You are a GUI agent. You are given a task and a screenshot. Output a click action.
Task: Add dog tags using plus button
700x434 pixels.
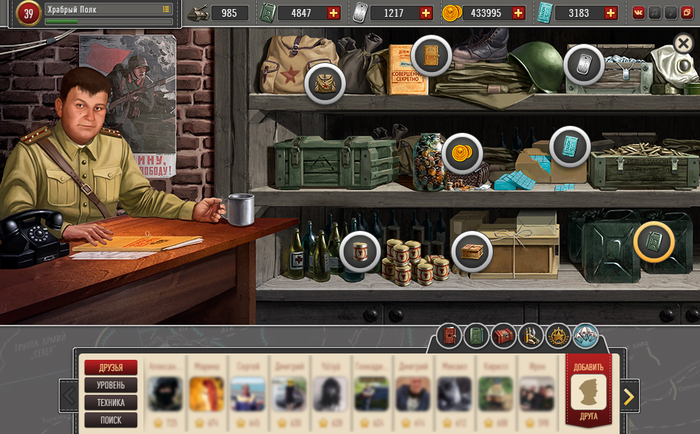pyautogui.click(x=426, y=13)
